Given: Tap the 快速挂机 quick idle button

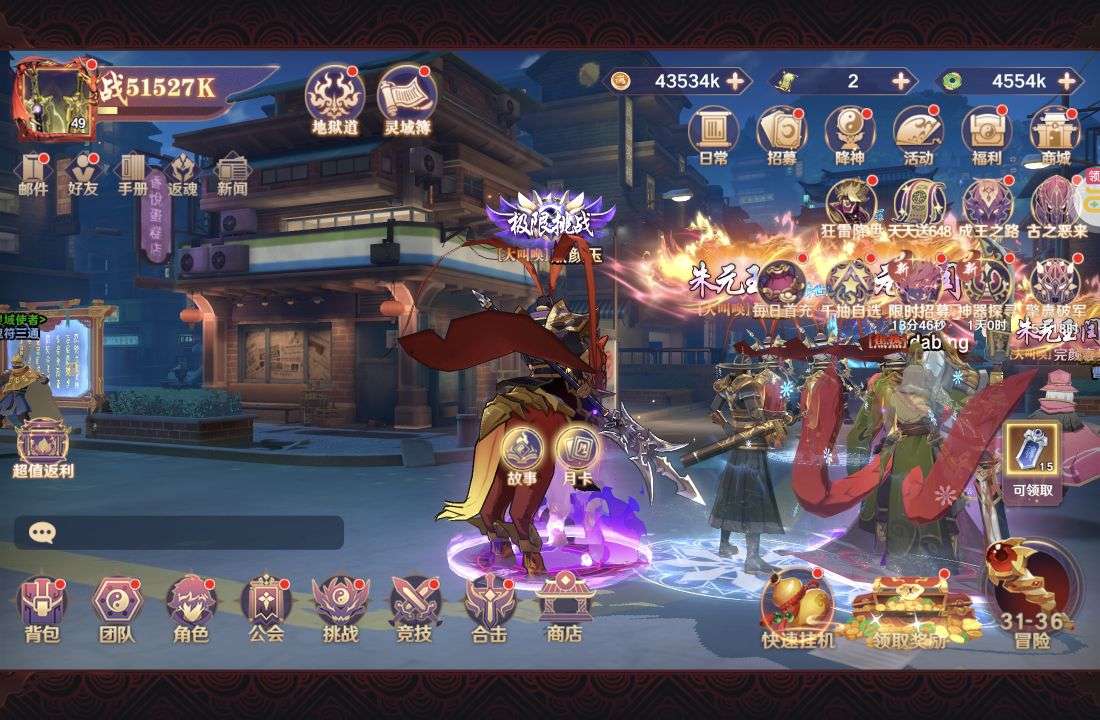Looking at the screenshot, I should [x=797, y=605].
